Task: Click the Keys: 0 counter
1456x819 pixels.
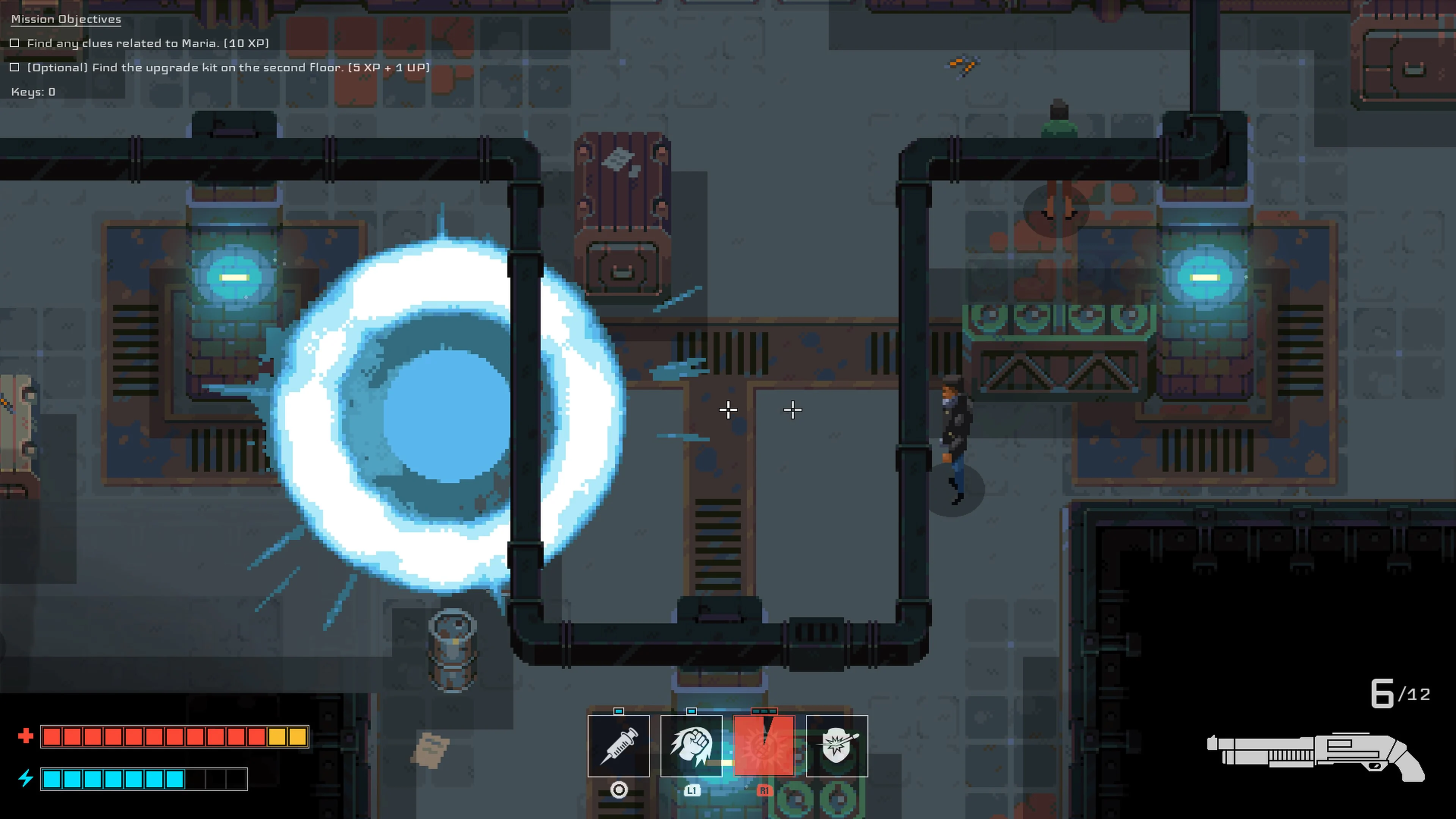Action: click(32, 91)
